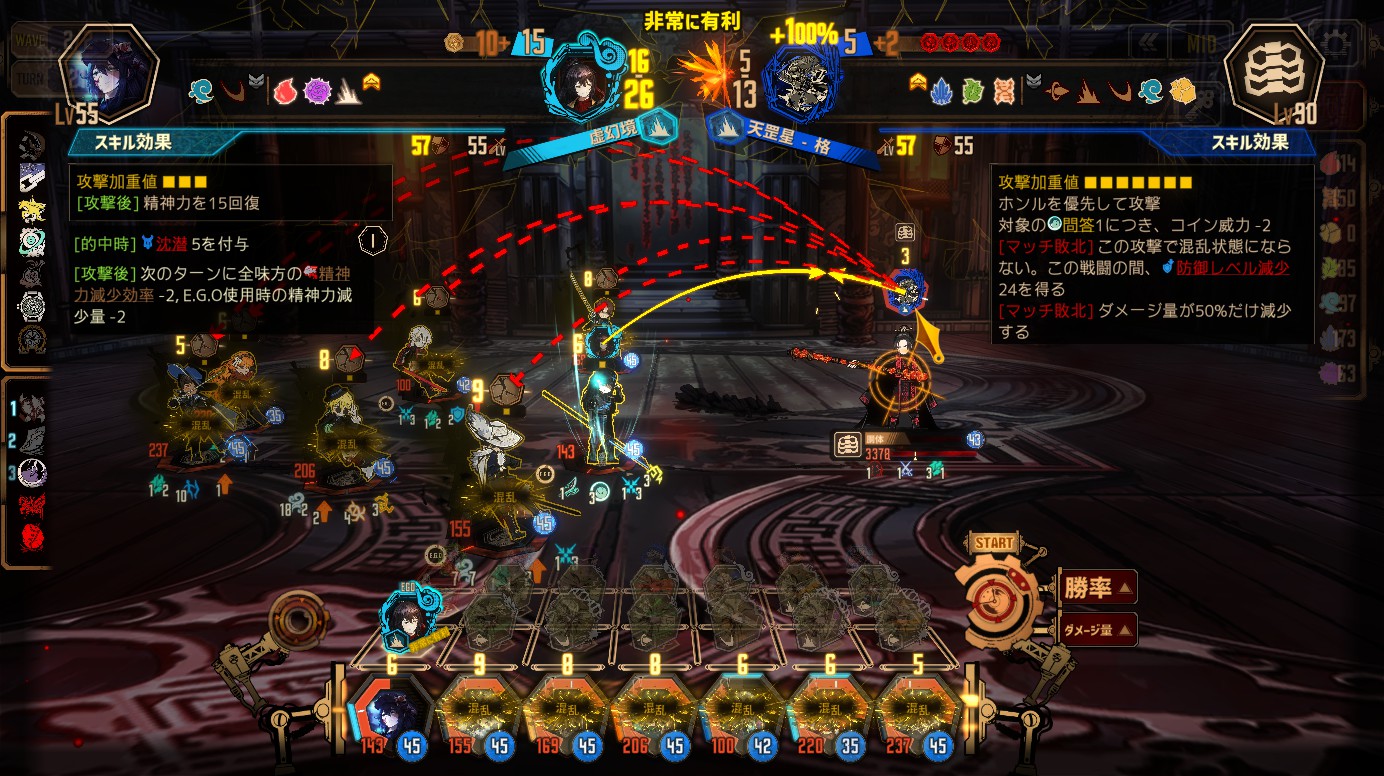This screenshot has width=1384, height=776.
Task: Click the horseshoe icon in the left panel
Action: (32, 338)
